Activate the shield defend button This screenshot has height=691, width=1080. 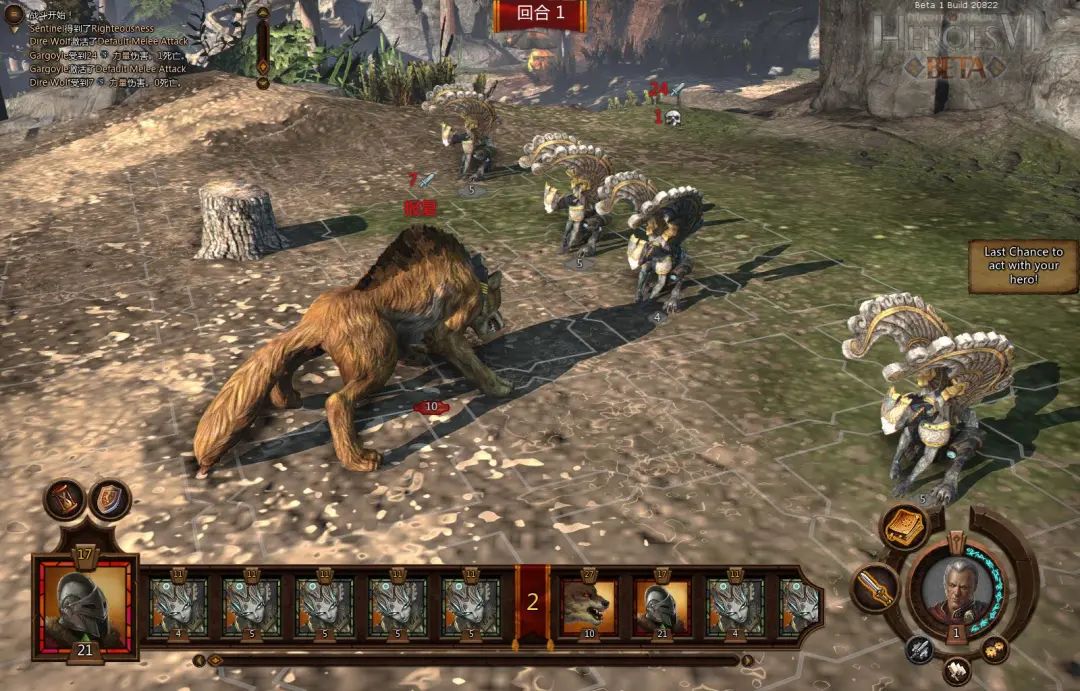(110, 499)
